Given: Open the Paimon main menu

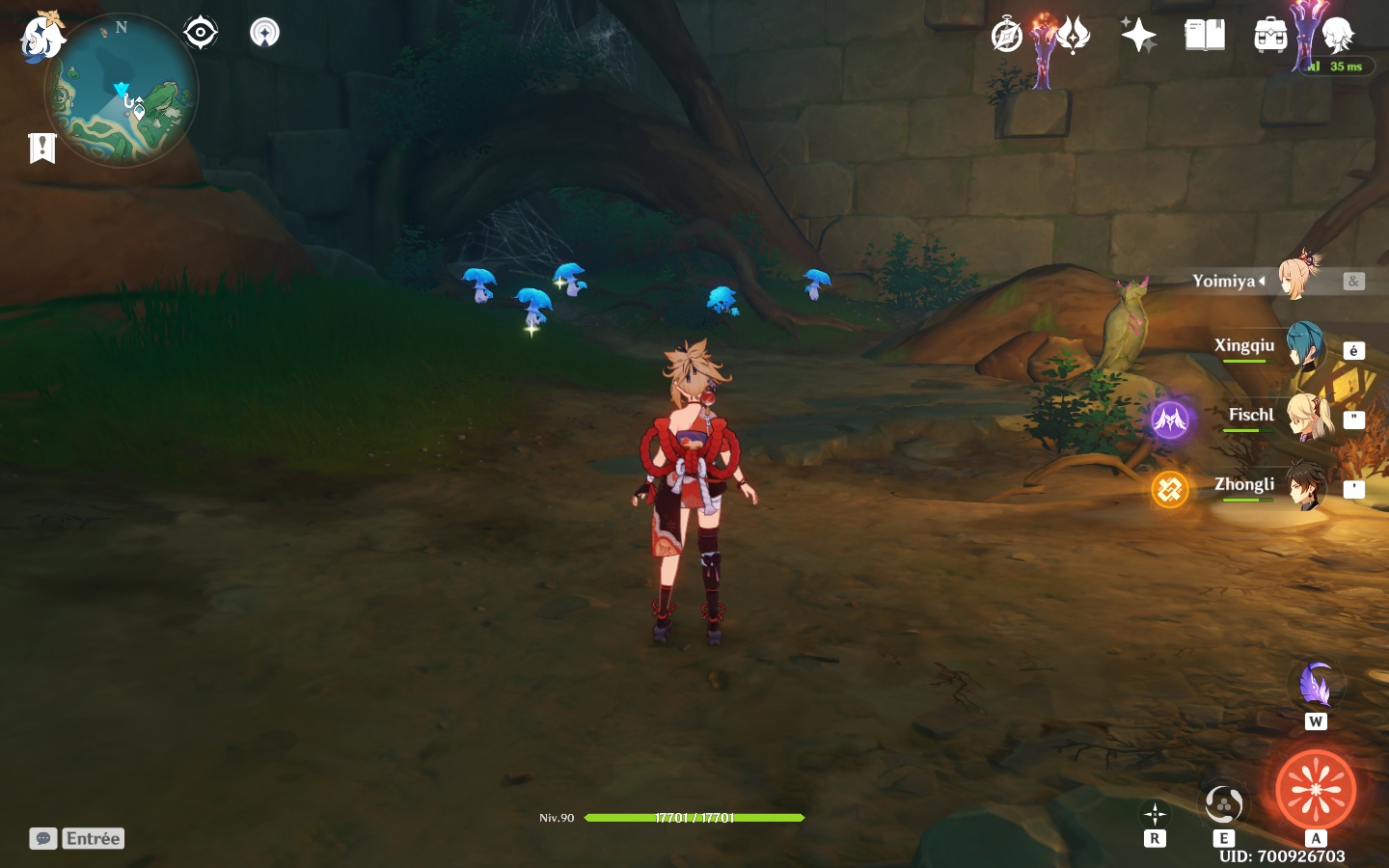Looking at the screenshot, I should click(42, 37).
